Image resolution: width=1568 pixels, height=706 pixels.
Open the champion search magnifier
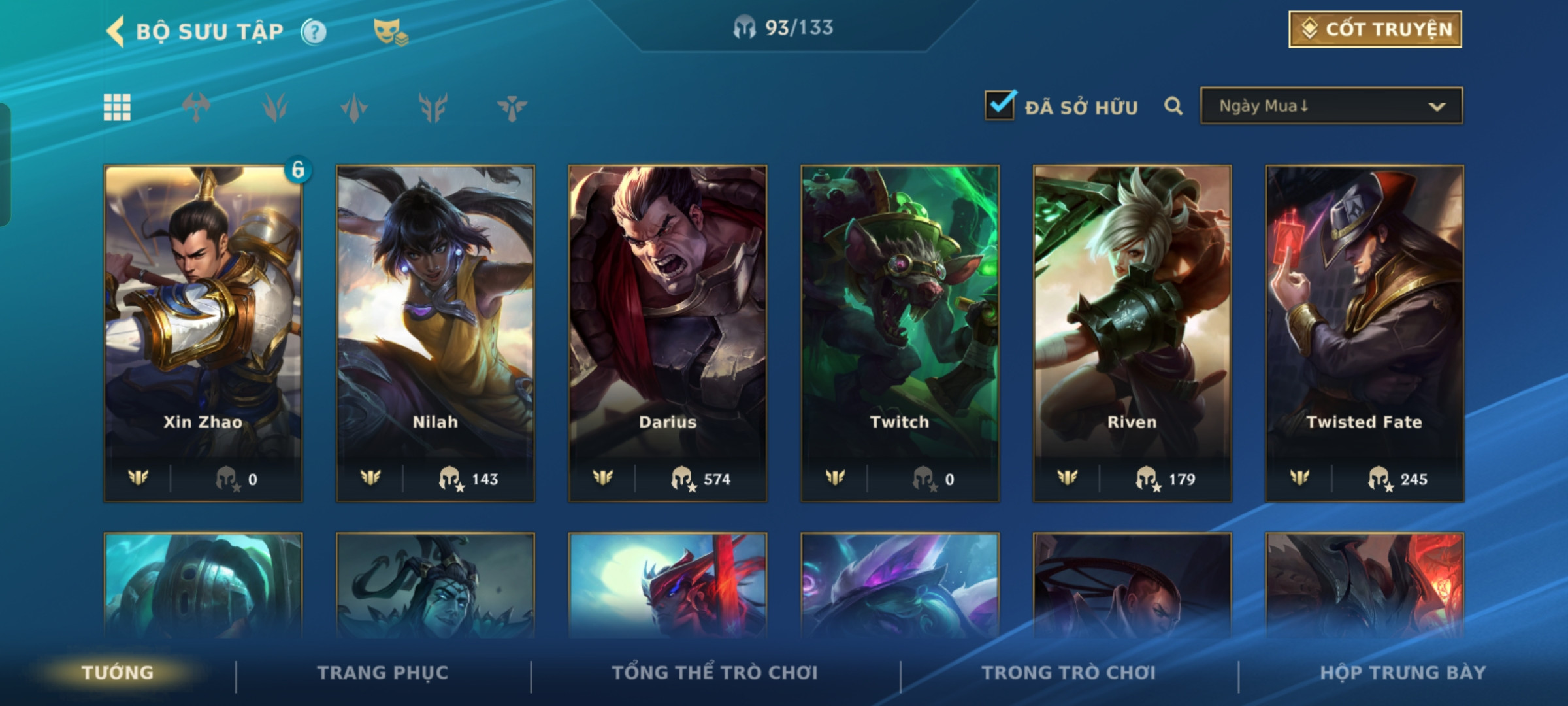point(1173,106)
